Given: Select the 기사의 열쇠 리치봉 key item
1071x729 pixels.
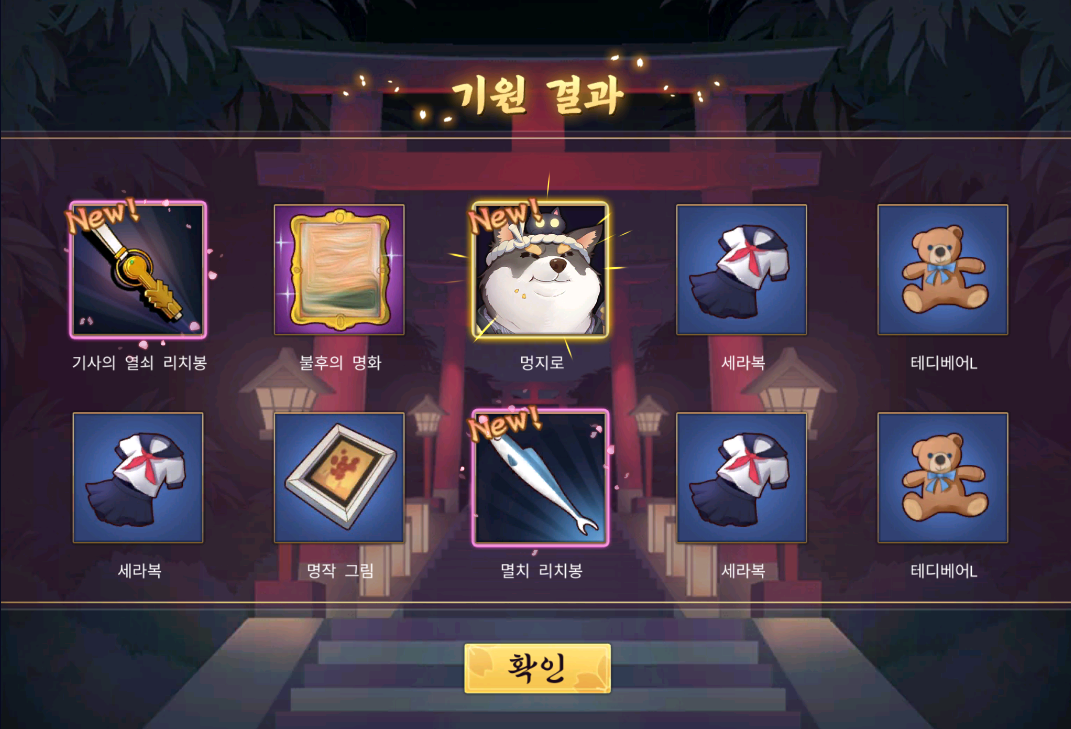Looking at the screenshot, I should [138, 270].
